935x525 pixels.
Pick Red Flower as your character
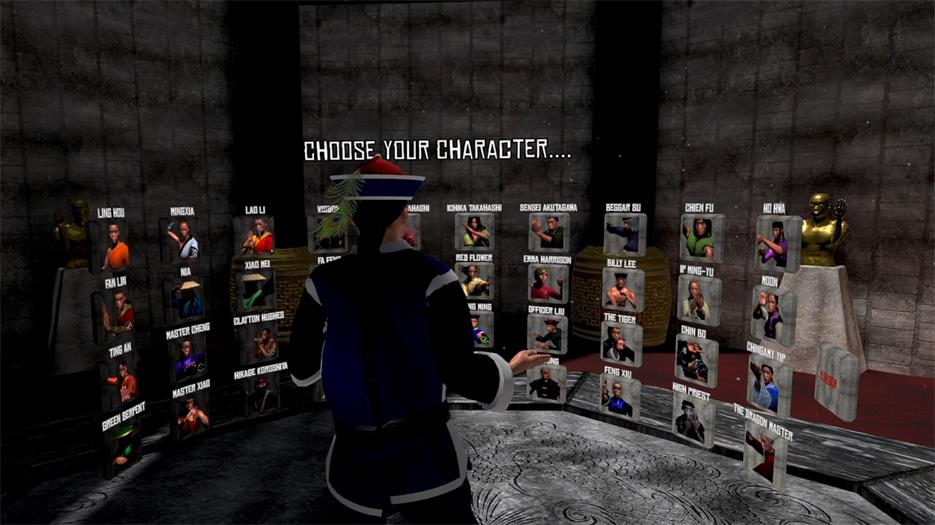point(475,280)
